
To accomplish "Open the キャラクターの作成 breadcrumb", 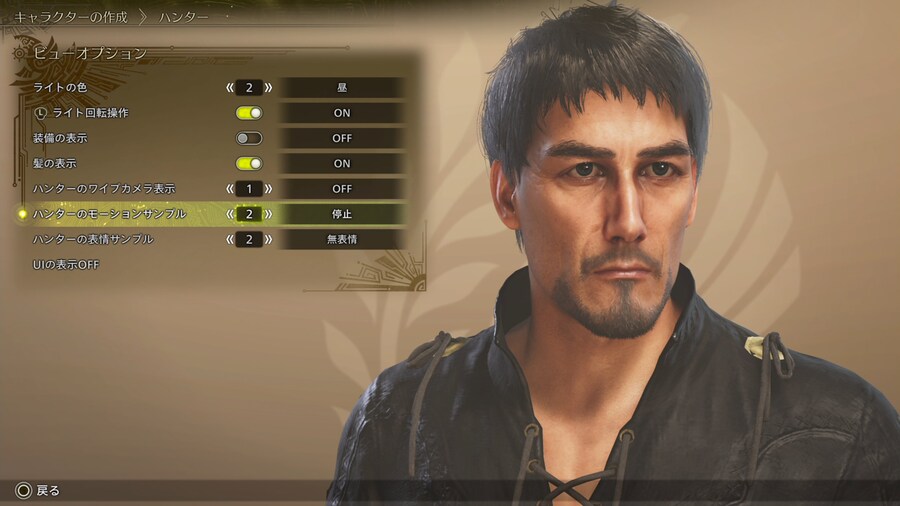I will point(70,17).
